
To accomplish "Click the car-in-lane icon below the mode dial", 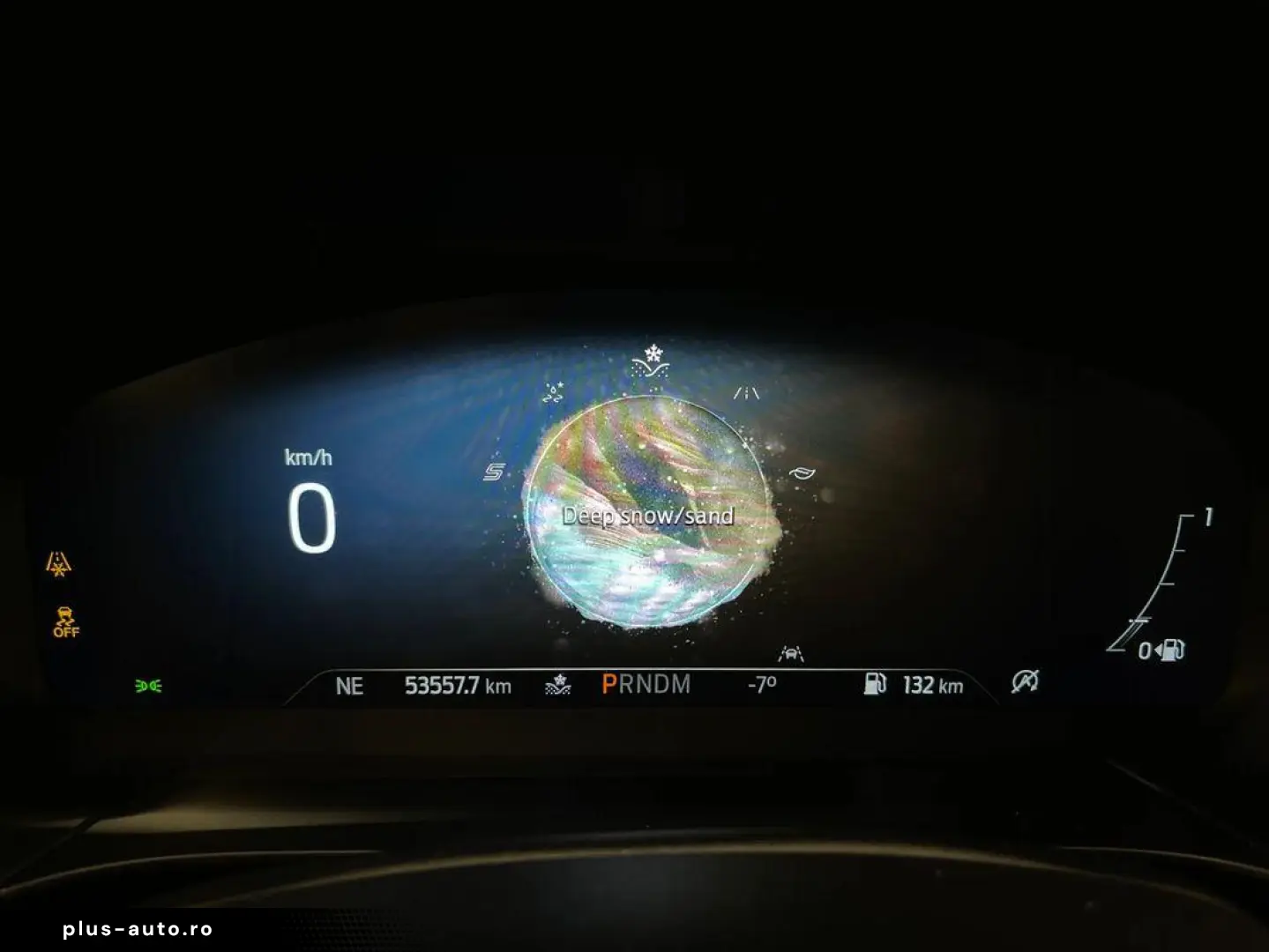I will point(790,653).
